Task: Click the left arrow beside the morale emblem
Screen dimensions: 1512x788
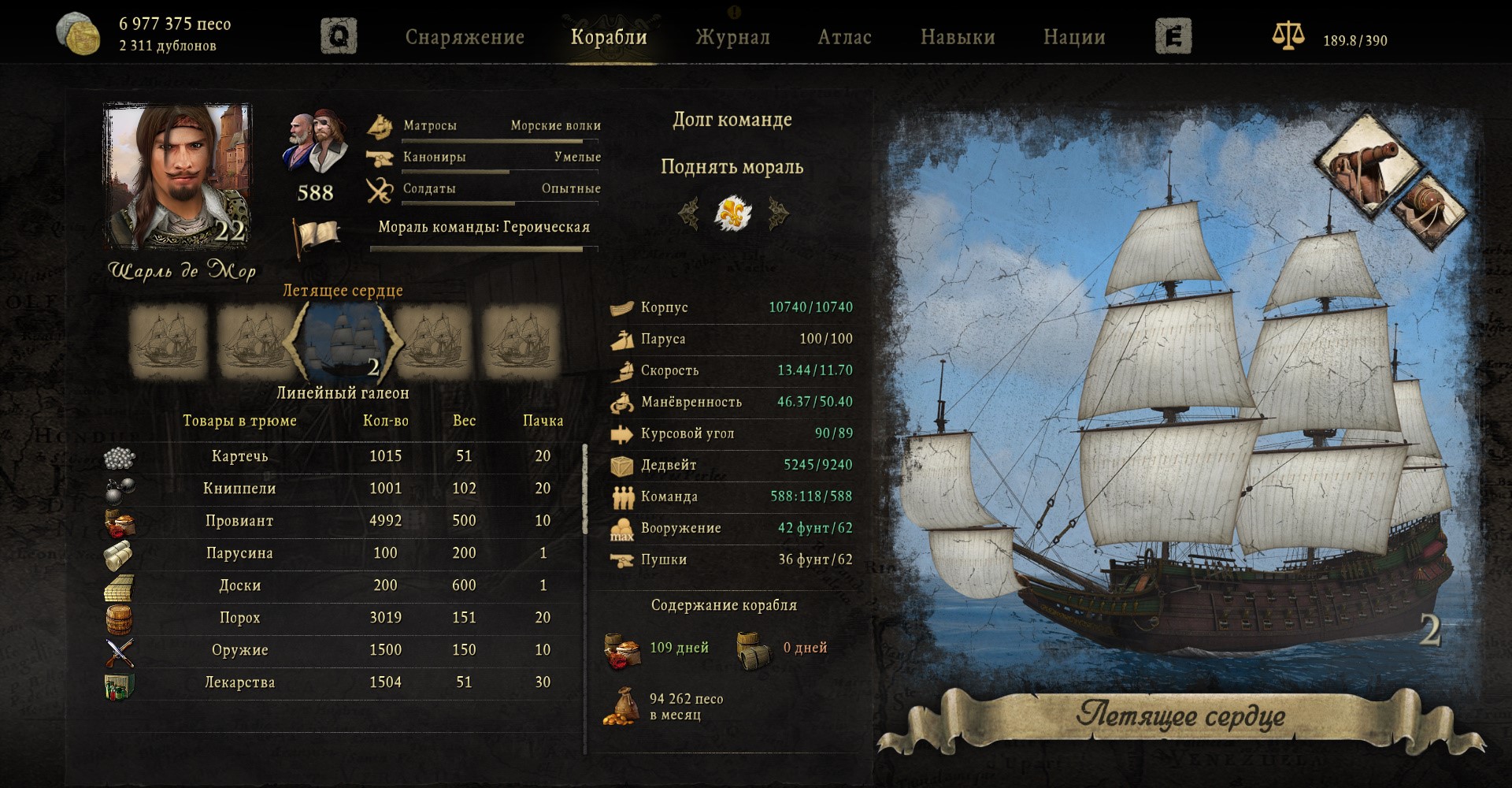Action: click(689, 213)
